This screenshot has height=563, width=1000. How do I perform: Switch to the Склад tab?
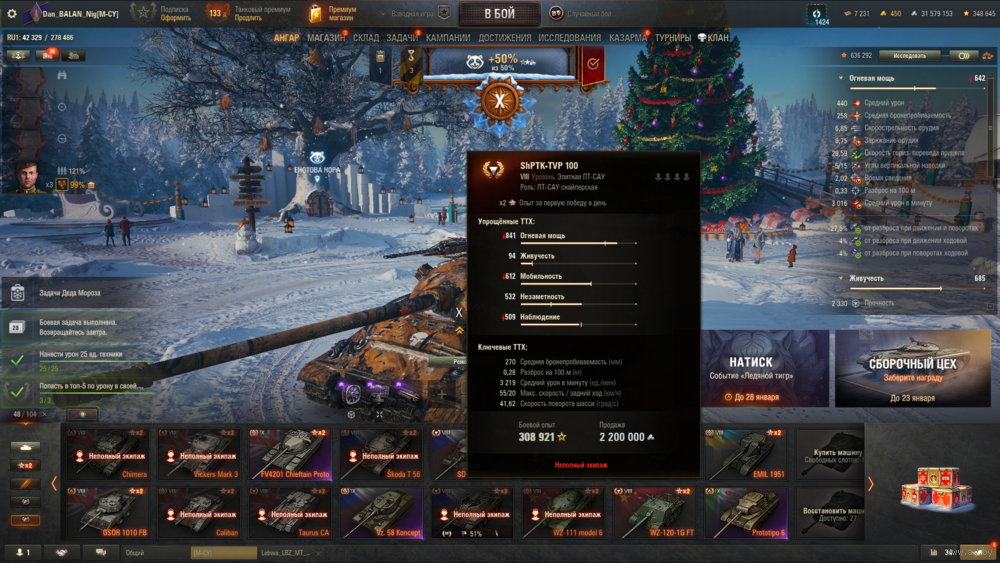(x=366, y=38)
